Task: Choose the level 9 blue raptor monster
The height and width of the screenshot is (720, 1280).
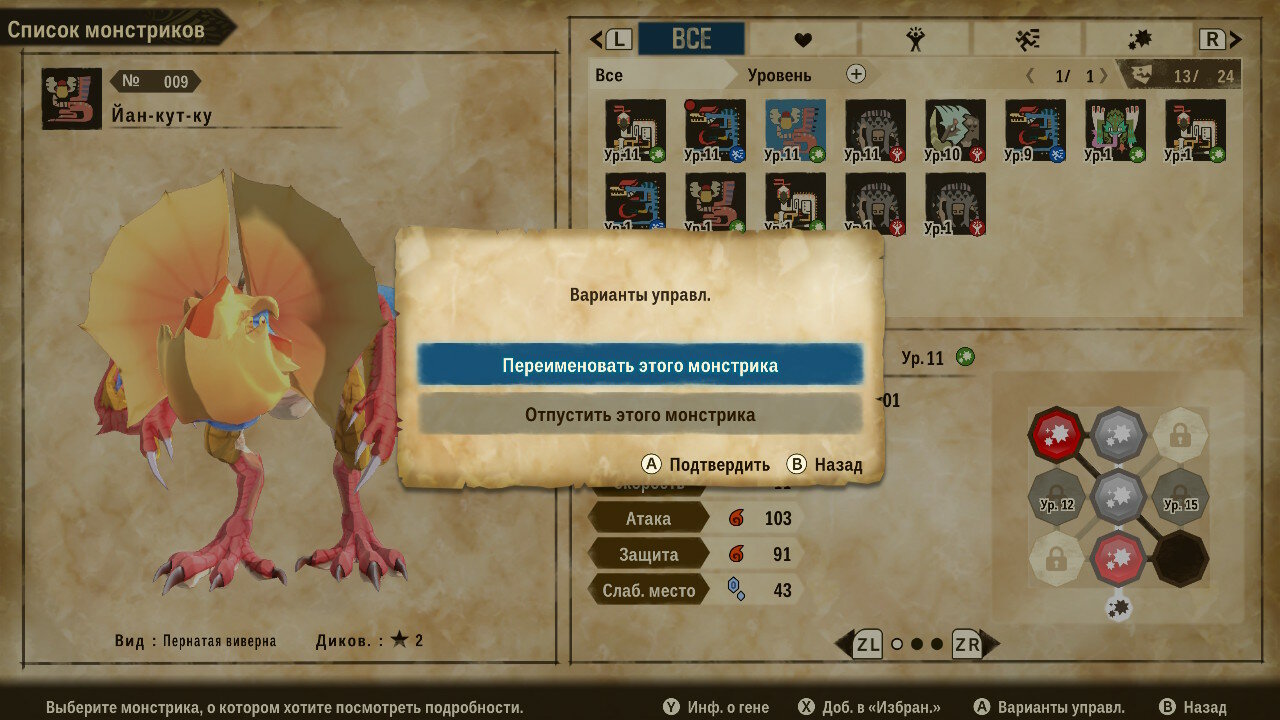Action: click(1035, 130)
